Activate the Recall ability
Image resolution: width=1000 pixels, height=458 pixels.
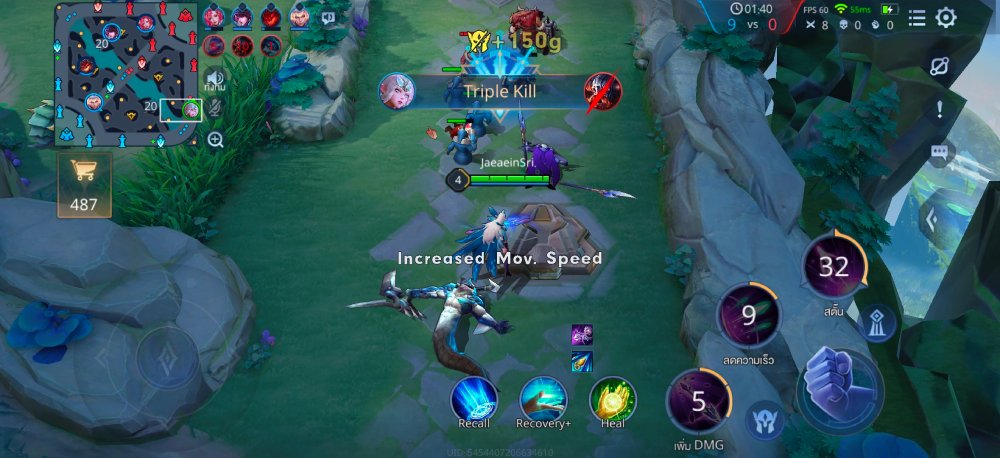click(474, 399)
